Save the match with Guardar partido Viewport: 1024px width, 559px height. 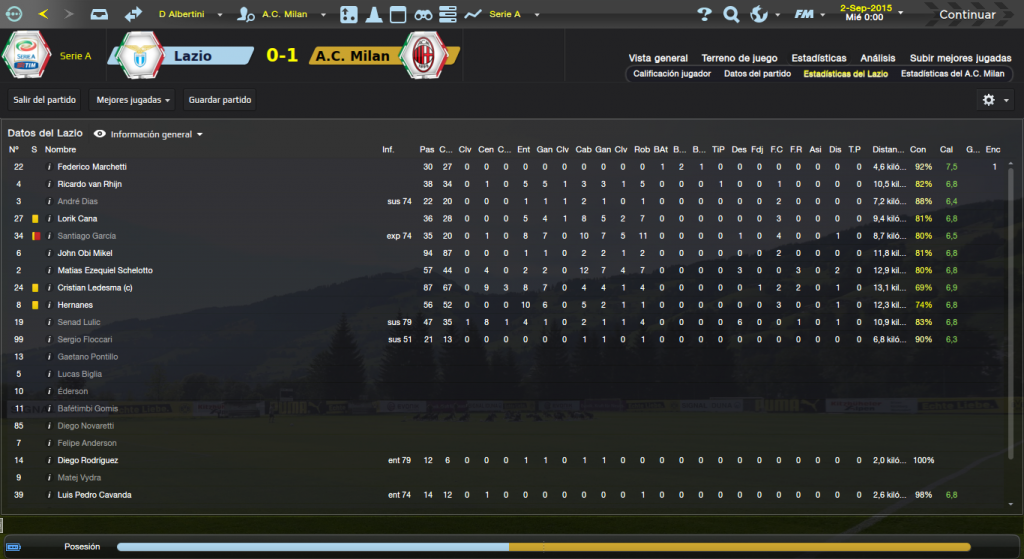(220, 100)
